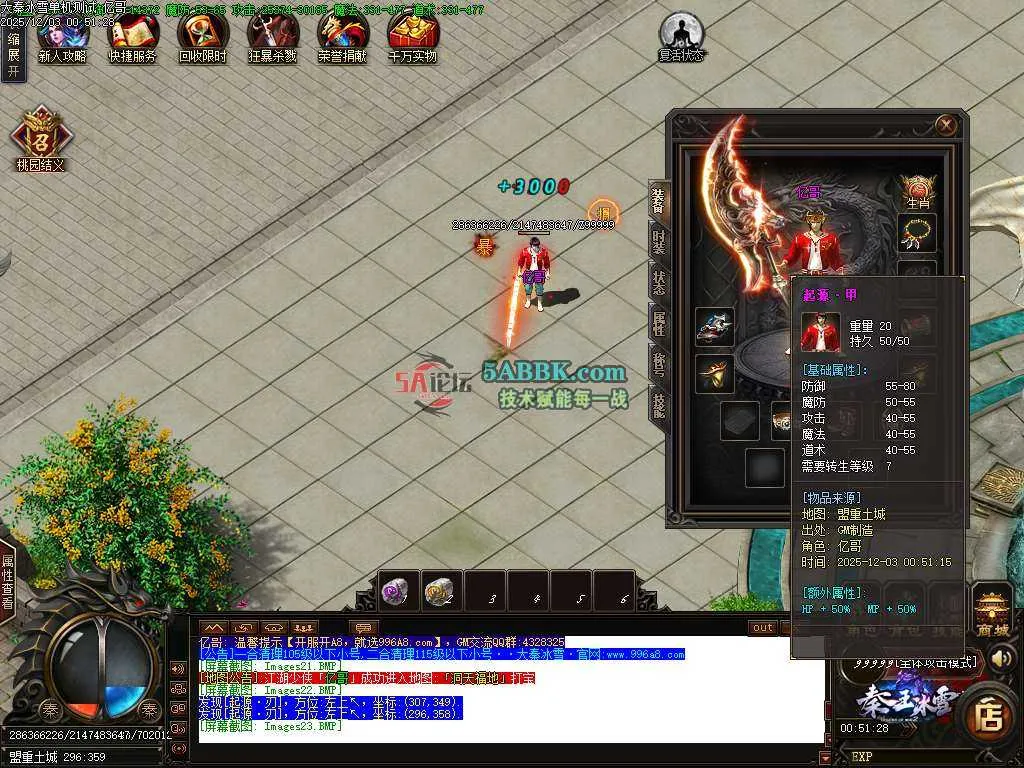Viewport: 1024px width, 768px height.
Task: Open the 狂暴杀戮 berserk icon
Action: coord(272,38)
